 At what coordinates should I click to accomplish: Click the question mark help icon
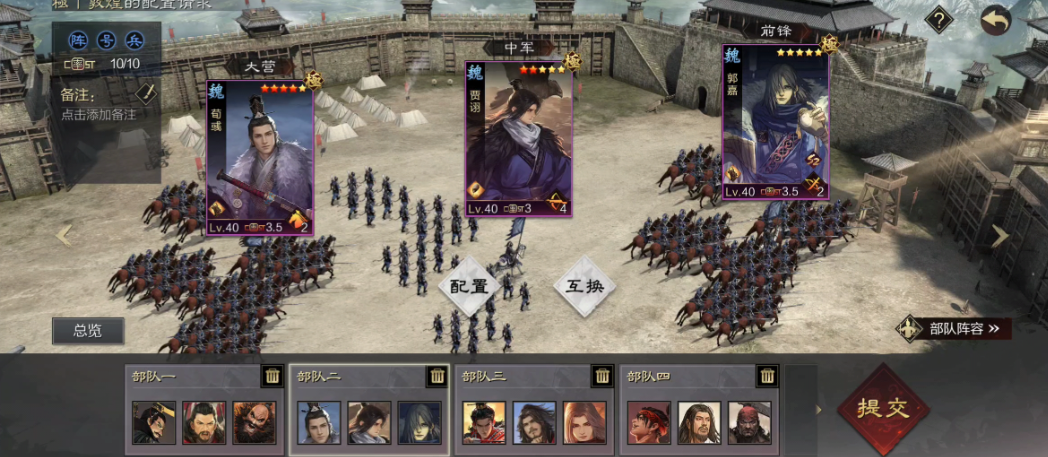tap(938, 19)
